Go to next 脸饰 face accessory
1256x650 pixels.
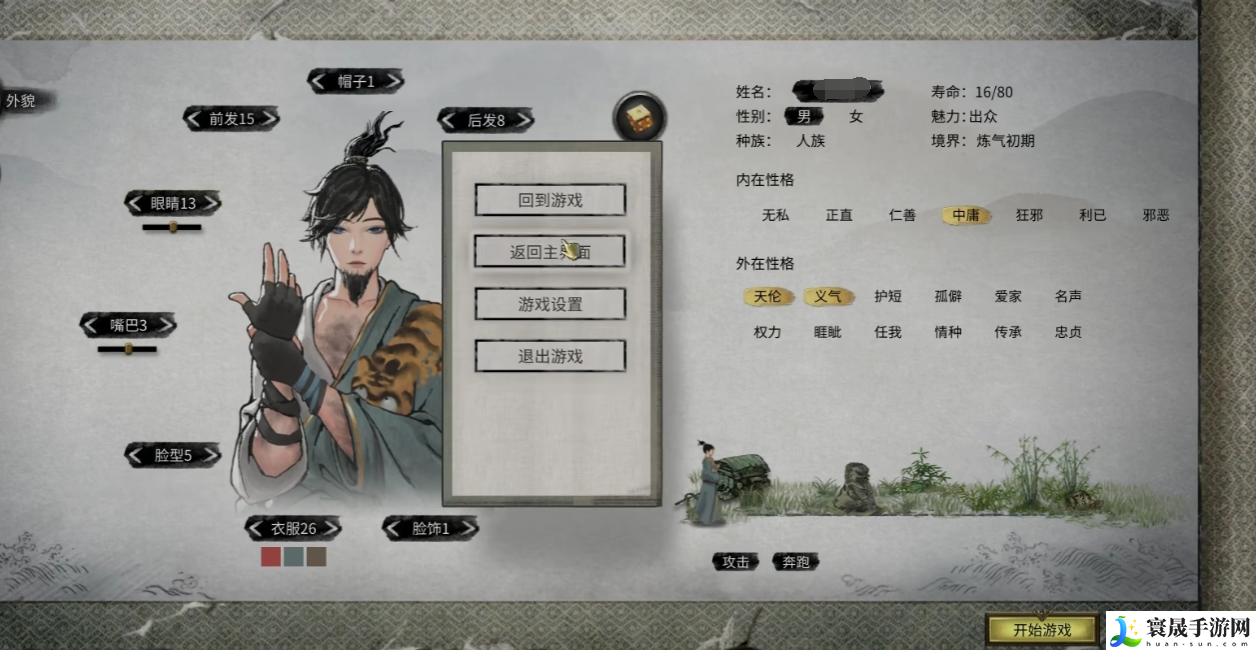[468, 528]
